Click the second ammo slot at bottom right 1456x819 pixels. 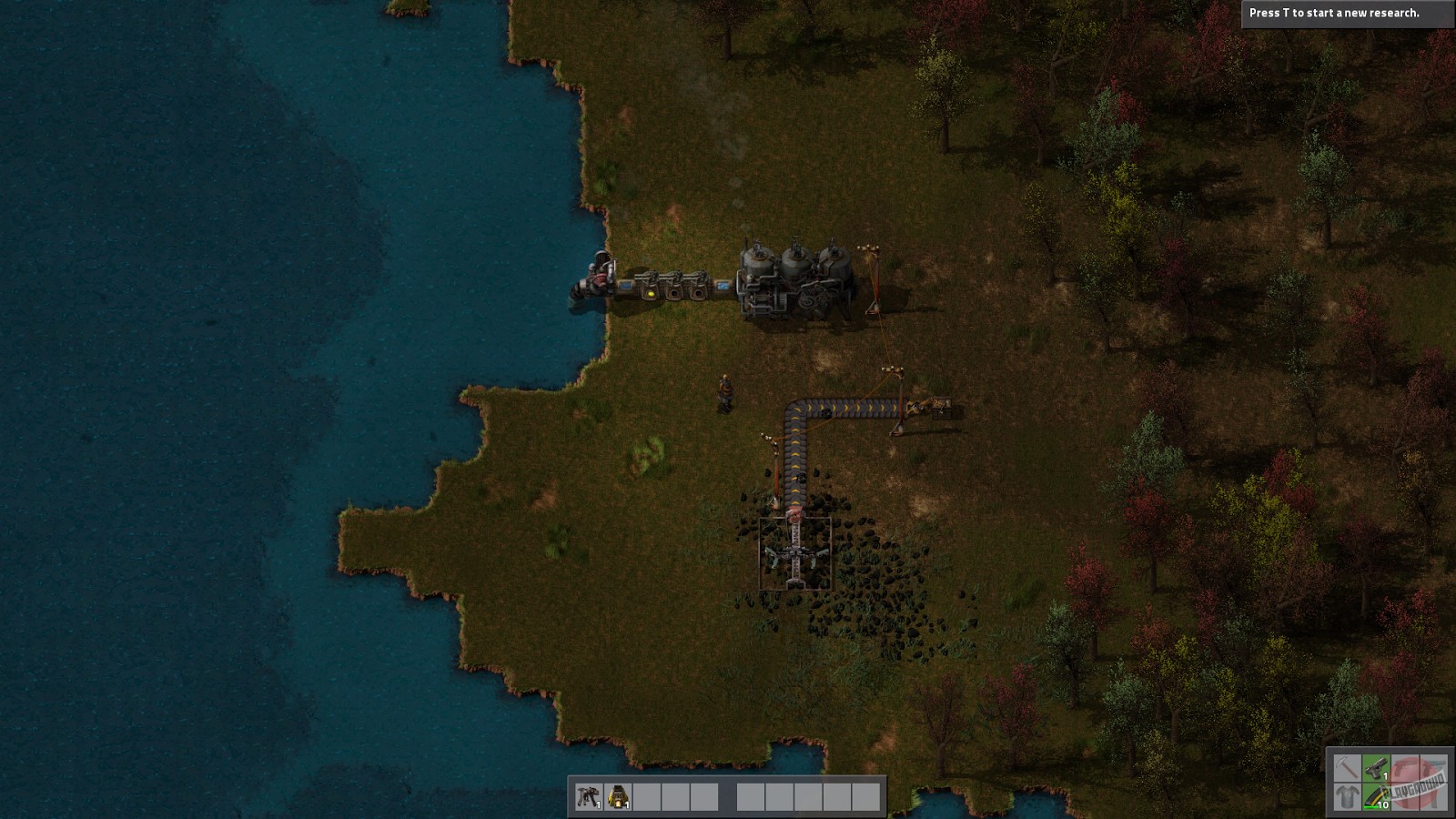click(x=1406, y=797)
